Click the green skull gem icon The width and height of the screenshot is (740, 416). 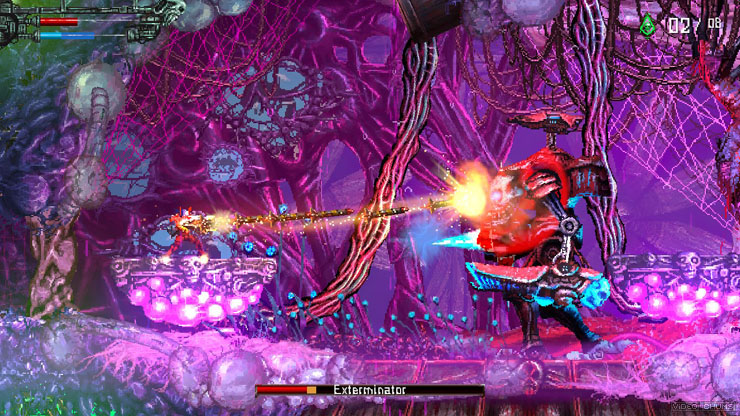pos(648,26)
